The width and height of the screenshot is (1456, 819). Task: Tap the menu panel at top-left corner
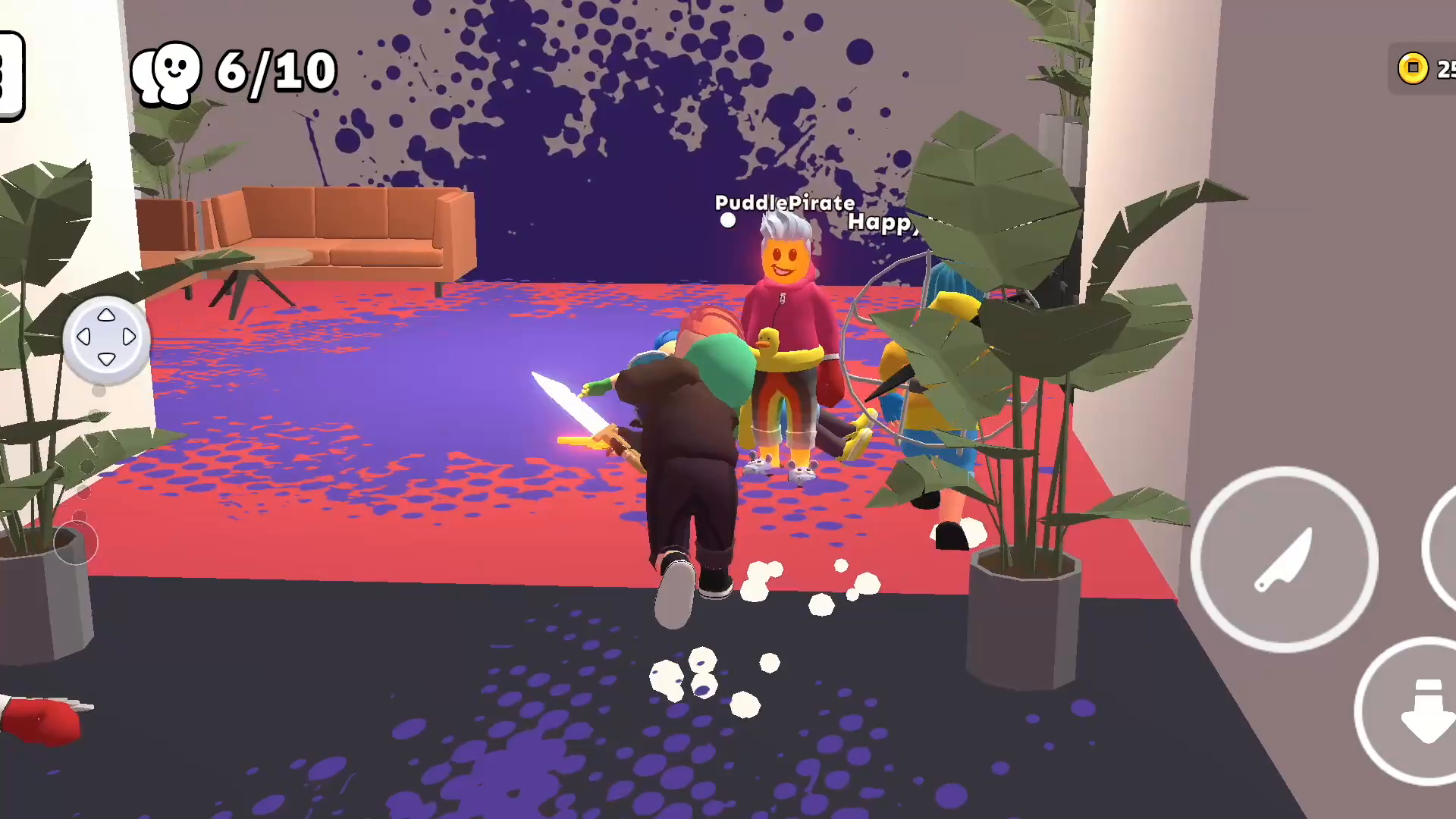9,76
